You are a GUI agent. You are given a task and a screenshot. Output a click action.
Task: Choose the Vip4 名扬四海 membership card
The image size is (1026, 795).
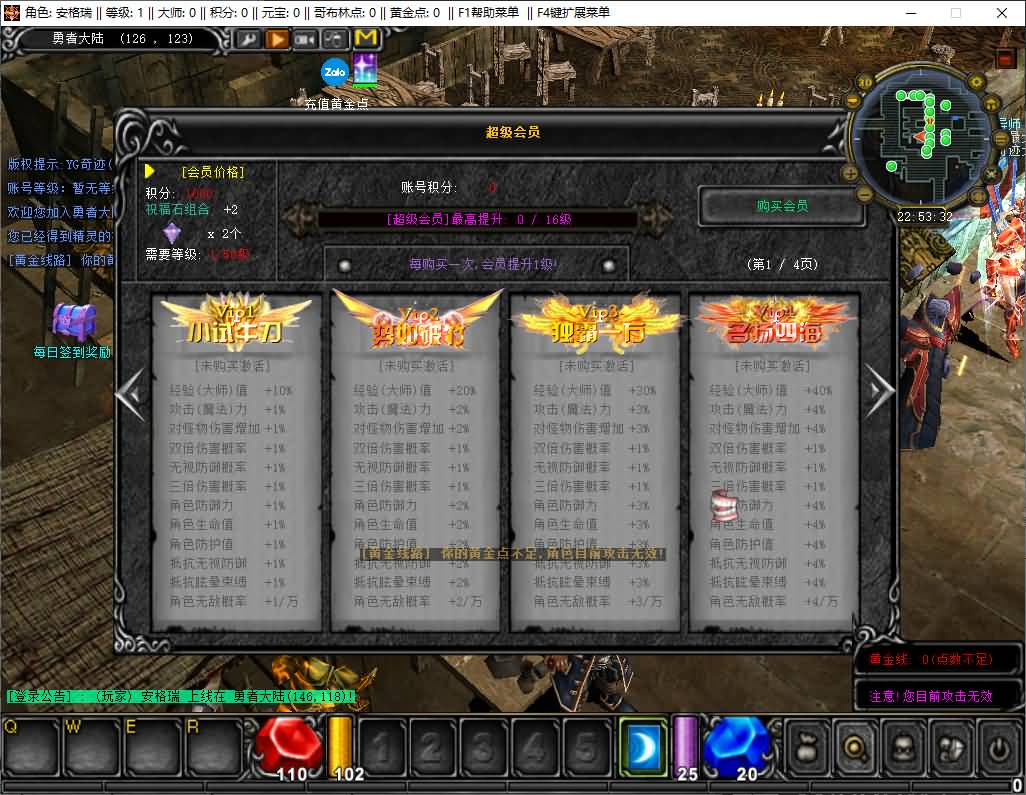click(x=774, y=460)
